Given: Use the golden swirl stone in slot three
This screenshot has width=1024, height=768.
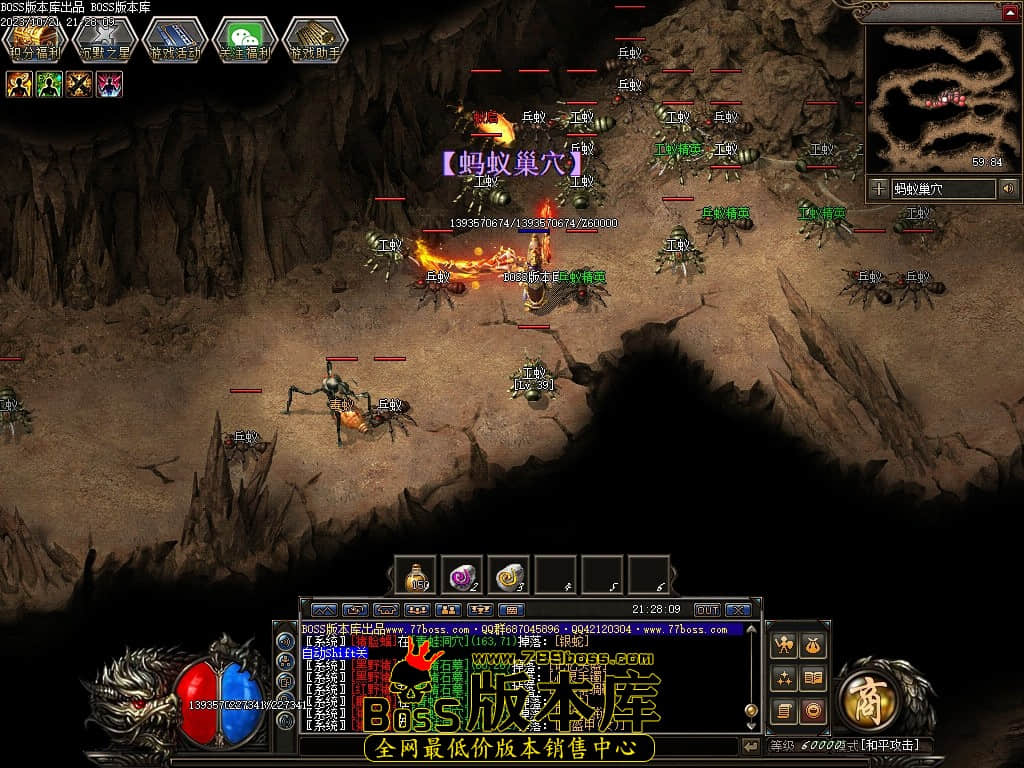Looking at the screenshot, I should tap(509, 575).
